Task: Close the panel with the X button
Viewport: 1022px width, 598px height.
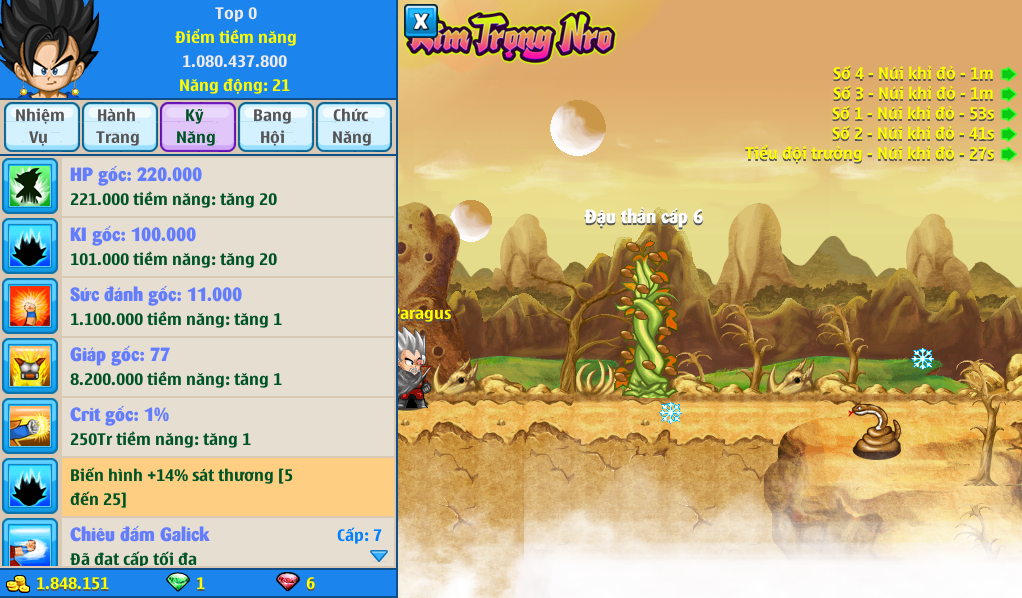Action: pos(421,21)
